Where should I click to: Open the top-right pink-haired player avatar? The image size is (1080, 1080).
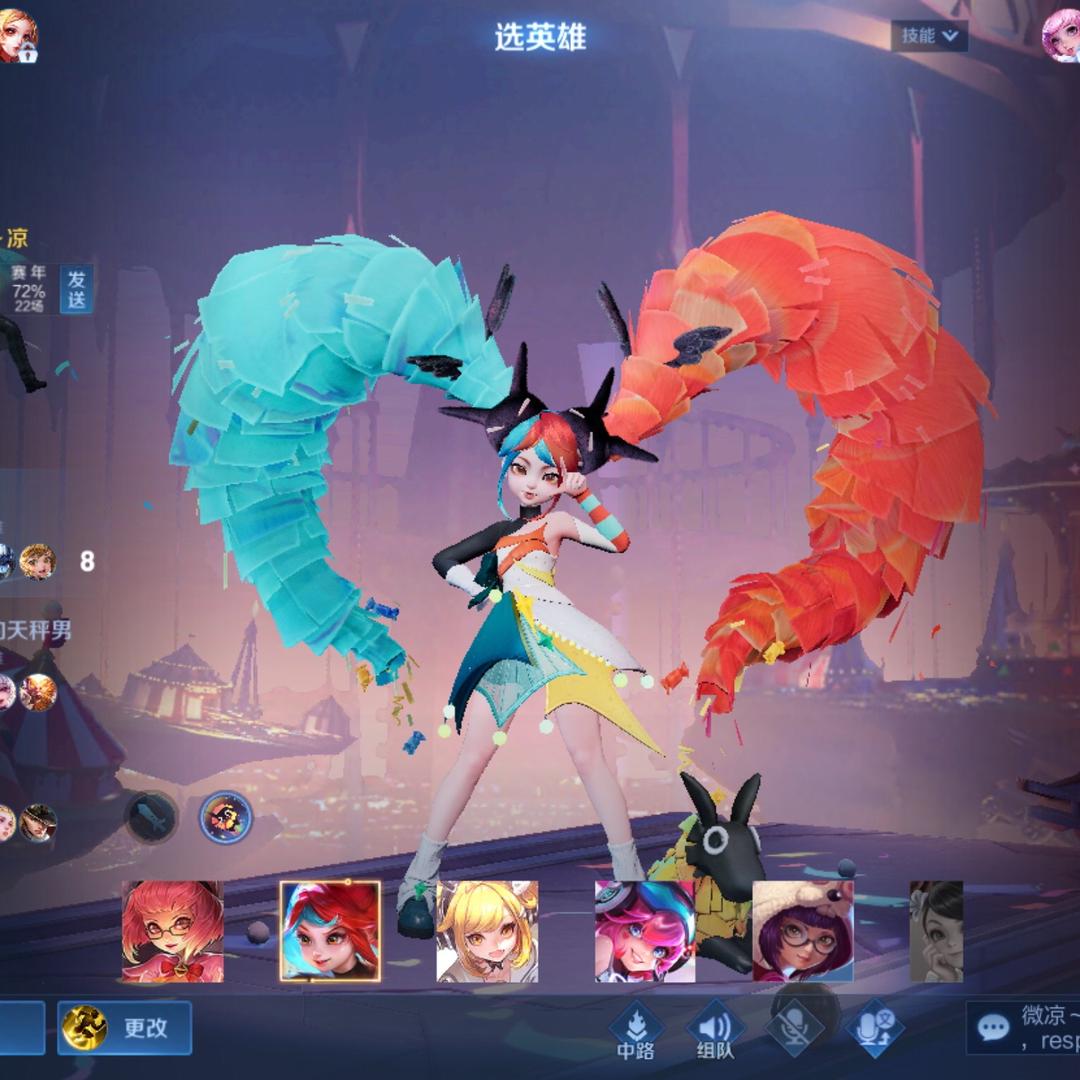point(1059,36)
